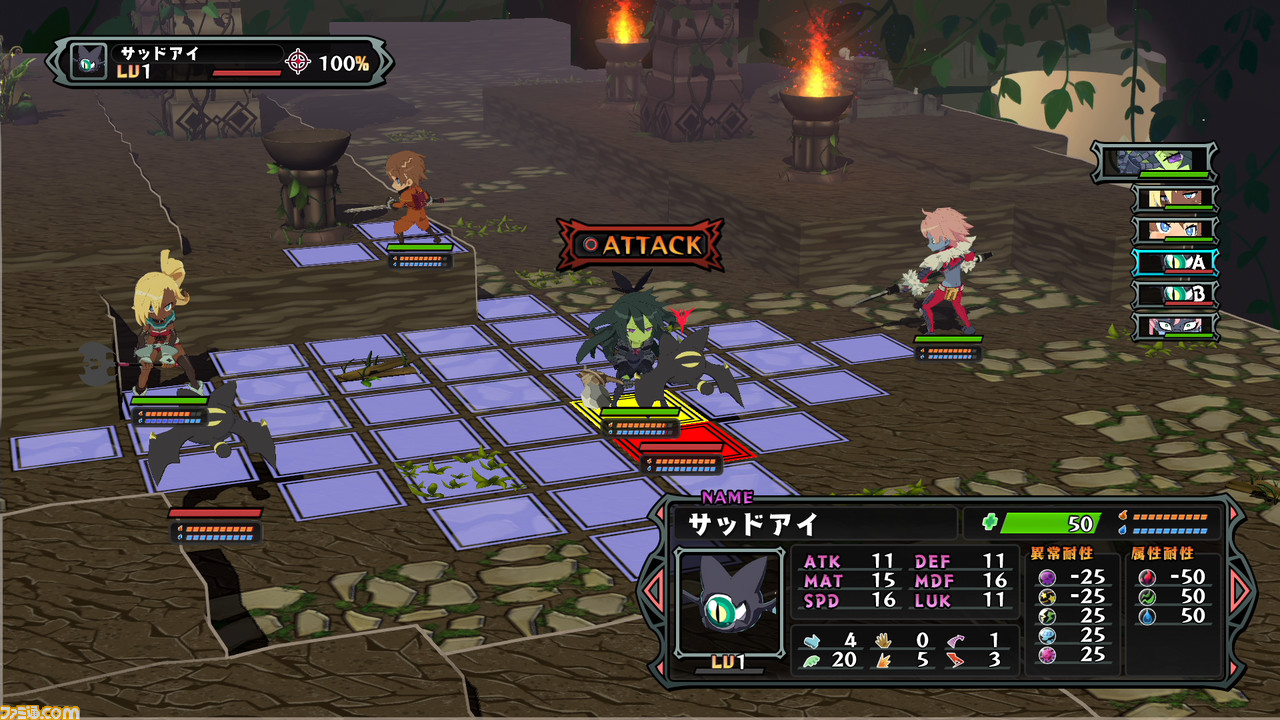Click the Sad Eye portrait in status panel
This screenshot has width=1280, height=720.
(x=729, y=602)
